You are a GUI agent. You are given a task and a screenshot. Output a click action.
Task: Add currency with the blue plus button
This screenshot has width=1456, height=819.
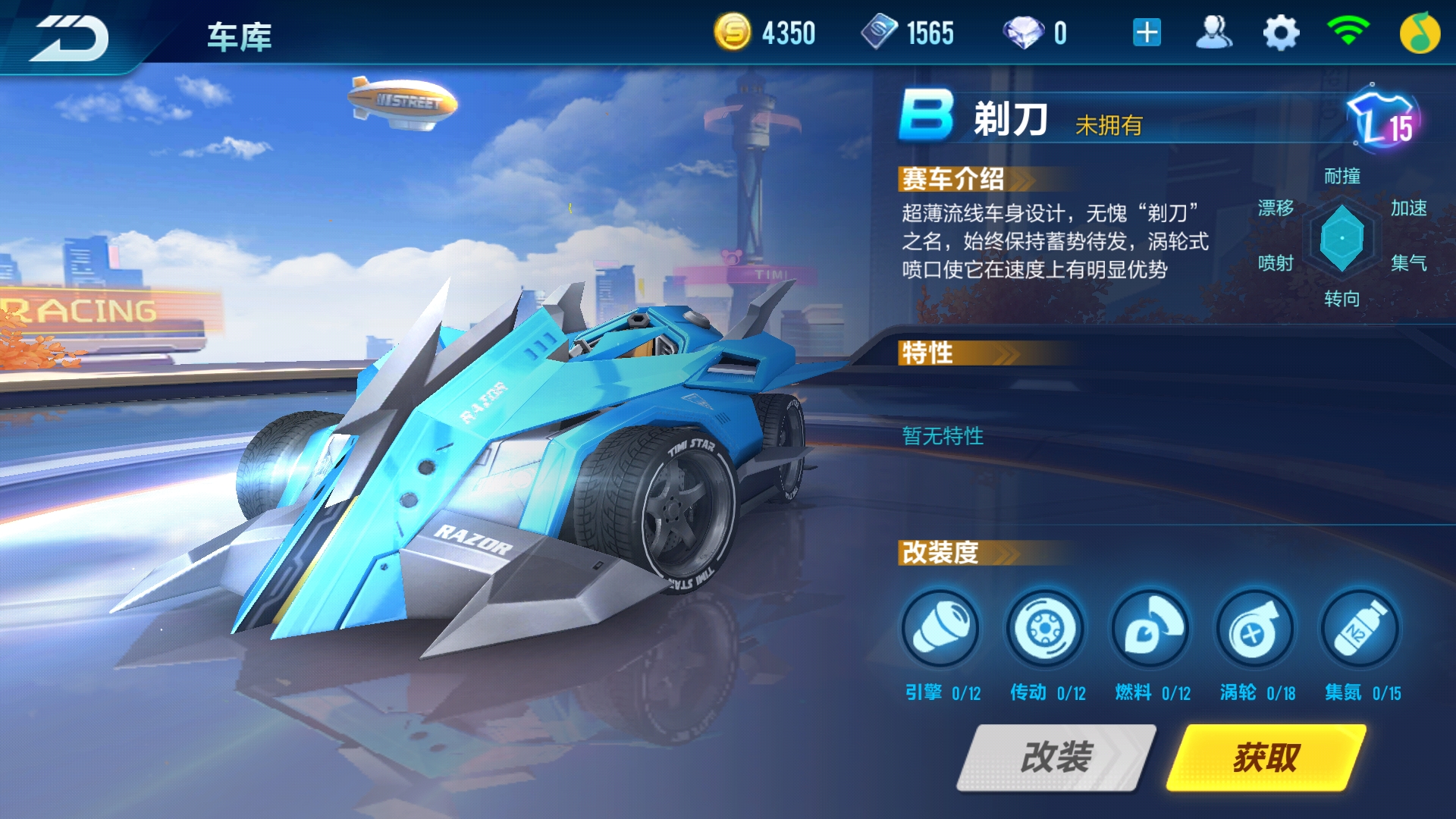(1147, 33)
